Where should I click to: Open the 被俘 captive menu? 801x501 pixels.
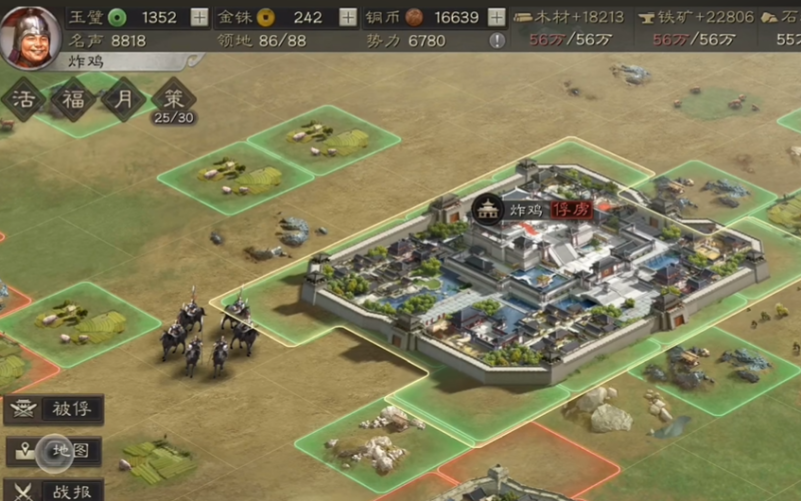(55, 410)
